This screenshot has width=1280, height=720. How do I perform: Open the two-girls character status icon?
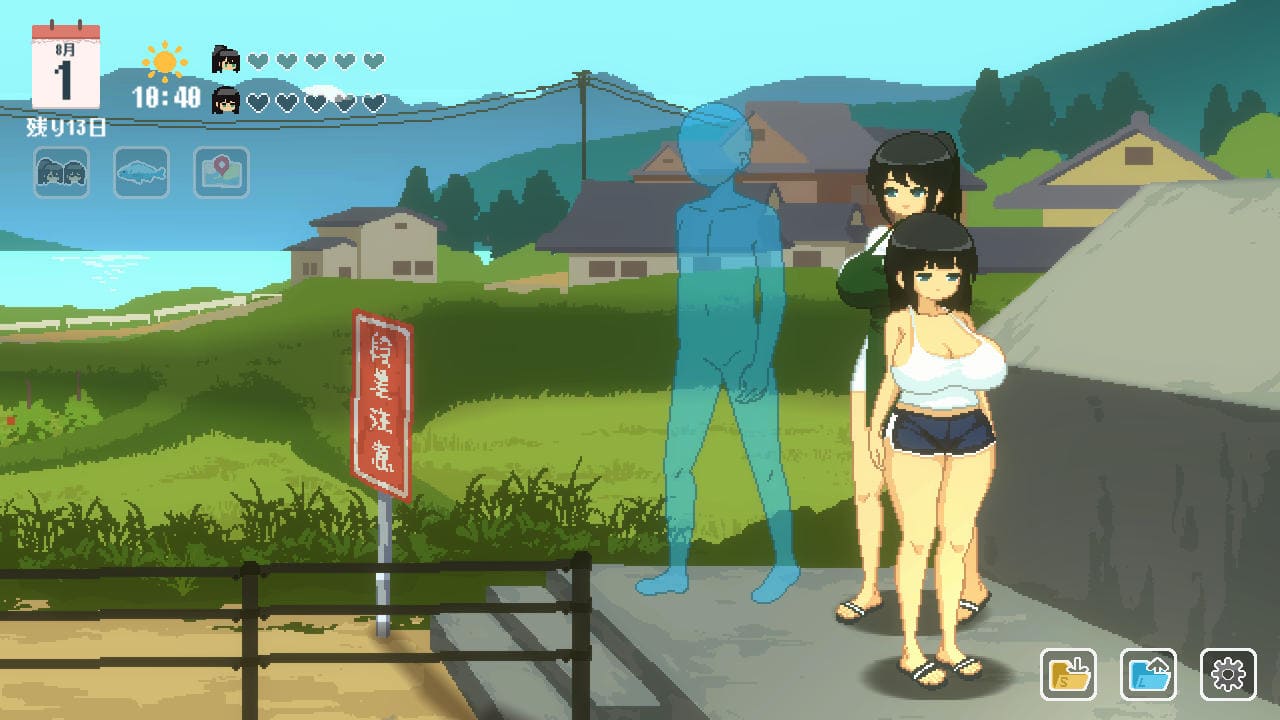click(x=62, y=173)
